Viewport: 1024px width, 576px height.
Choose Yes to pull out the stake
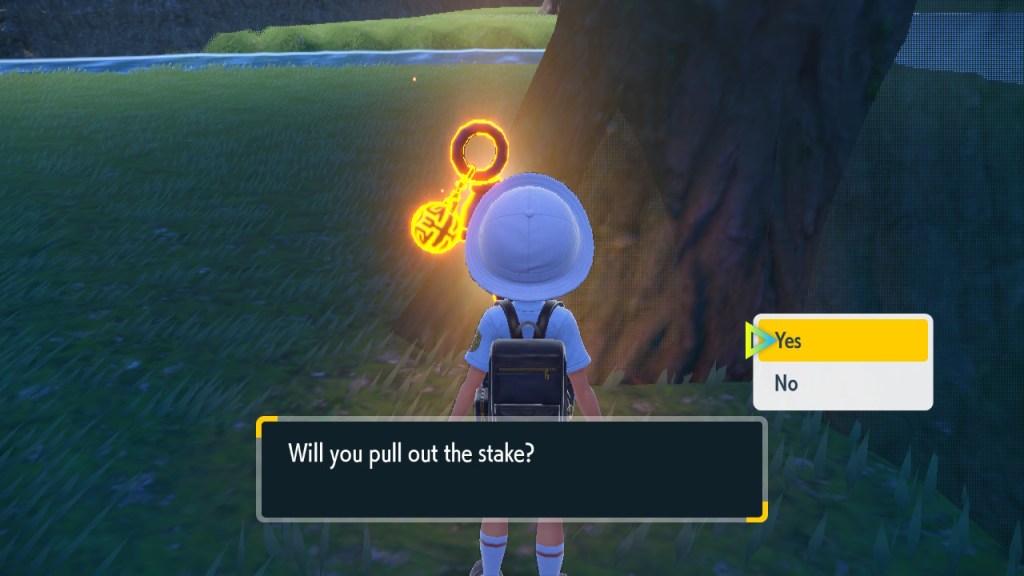842,341
